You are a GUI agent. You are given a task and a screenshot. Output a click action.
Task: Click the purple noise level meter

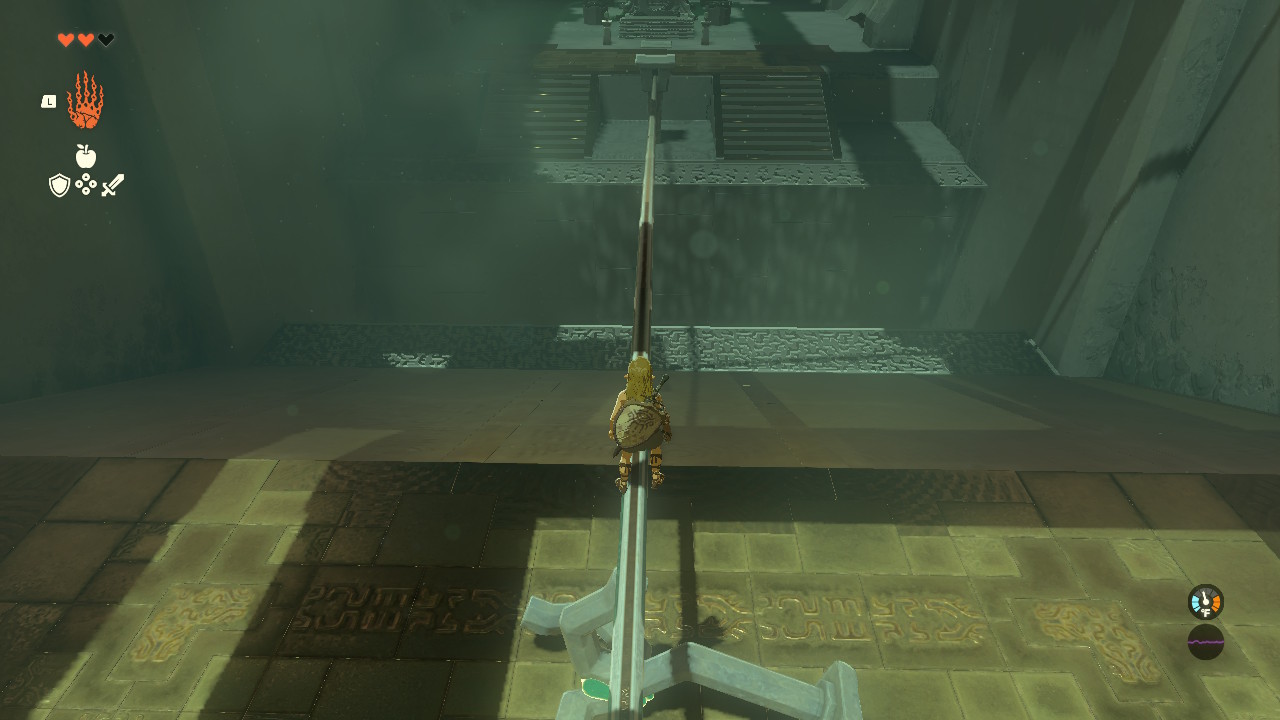coord(1206,642)
